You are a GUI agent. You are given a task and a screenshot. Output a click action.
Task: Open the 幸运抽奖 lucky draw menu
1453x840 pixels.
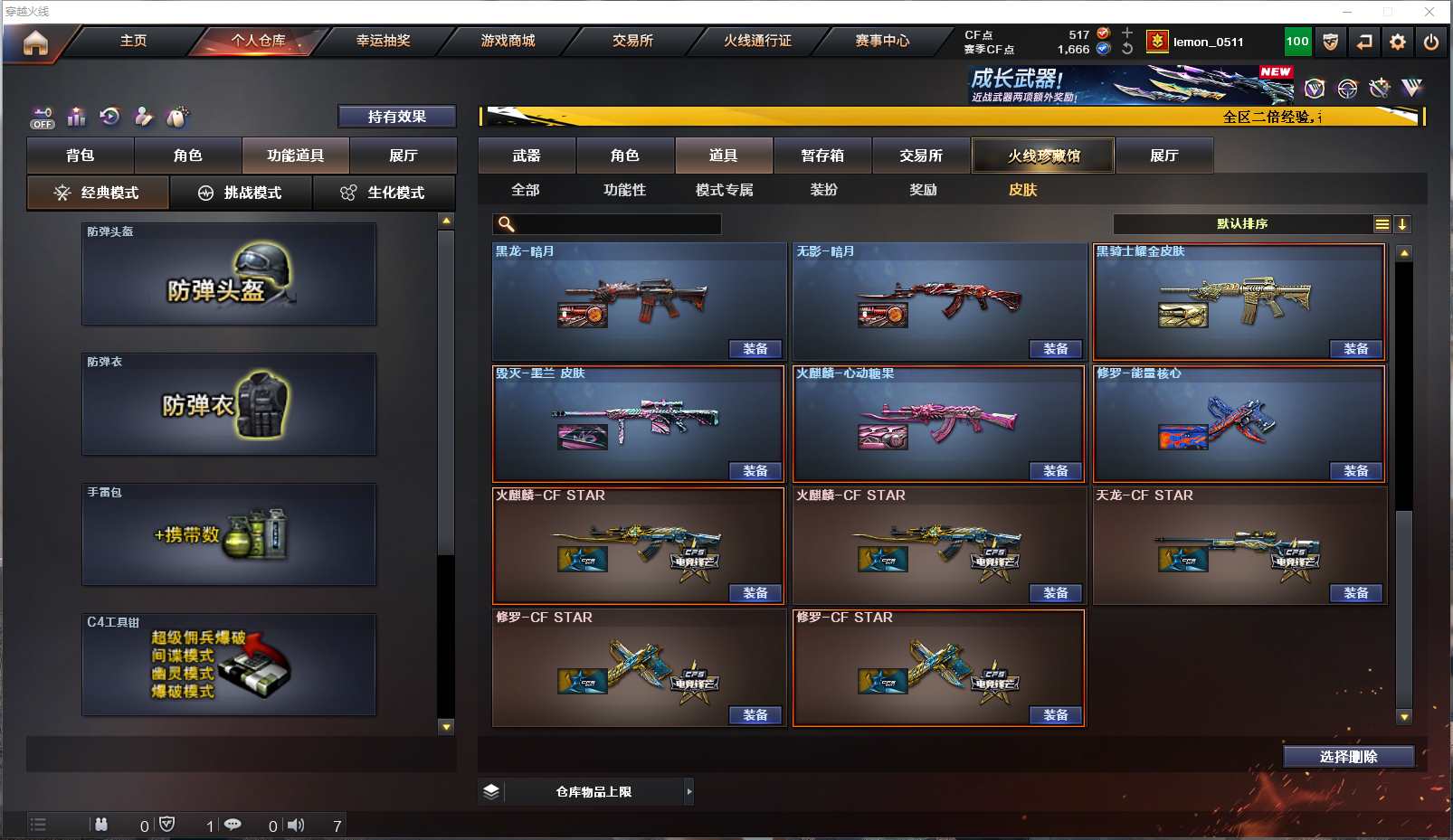coord(383,41)
